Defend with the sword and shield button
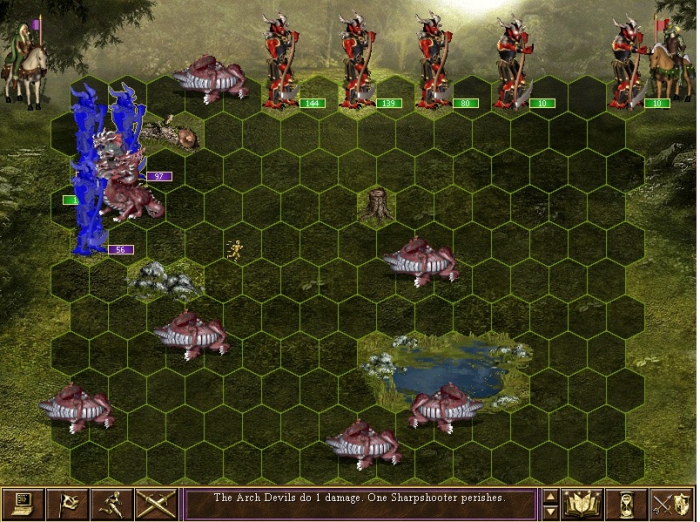Image resolution: width=700 pixels, height=522 pixels. [x=672, y=503]
